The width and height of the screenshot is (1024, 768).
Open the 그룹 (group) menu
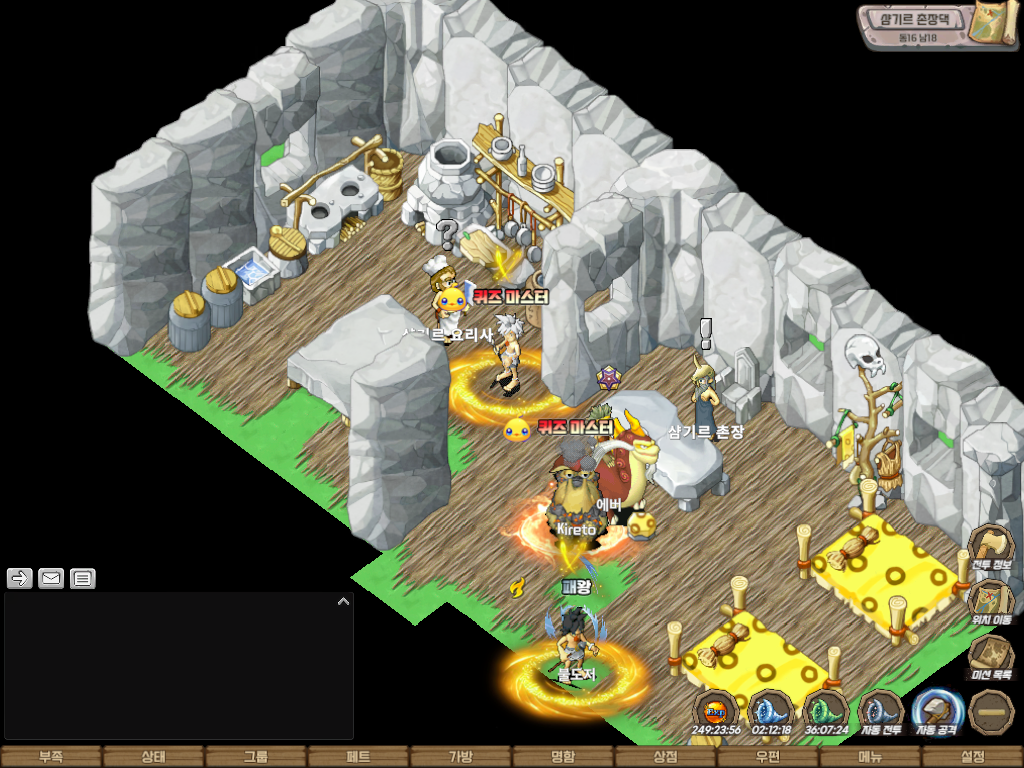tap(256, 757)
